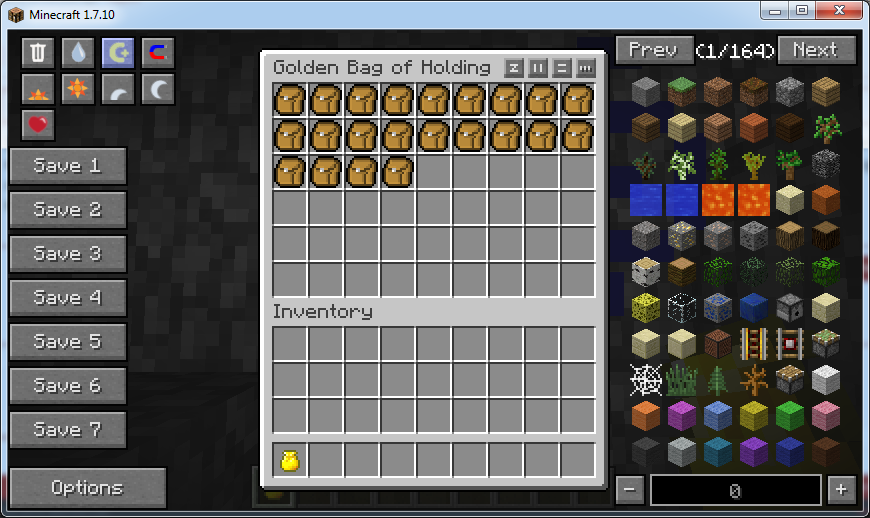Click the Save 1 button
The width and height of the screenshot is (870, 518).
[x=68, y=166]
